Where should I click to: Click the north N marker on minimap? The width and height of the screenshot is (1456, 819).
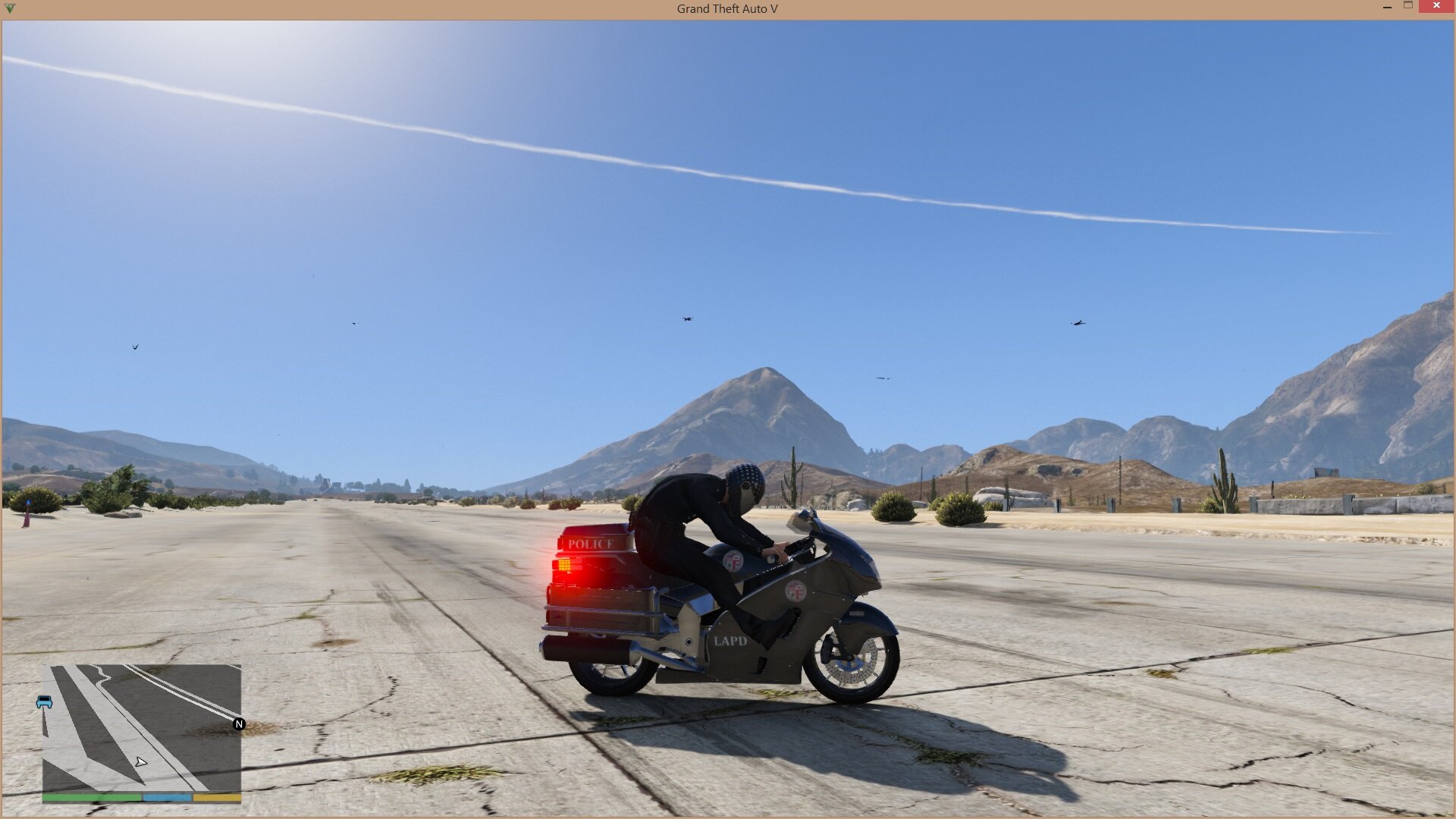239,724
